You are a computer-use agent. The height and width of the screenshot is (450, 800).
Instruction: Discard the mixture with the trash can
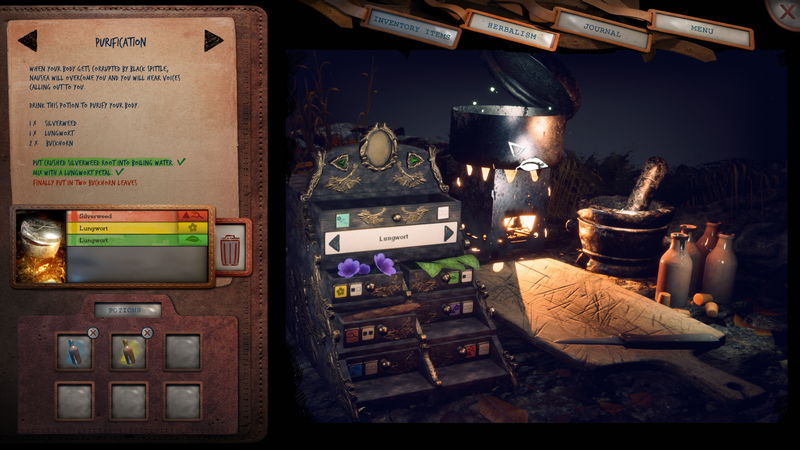[x=231, y=249]
